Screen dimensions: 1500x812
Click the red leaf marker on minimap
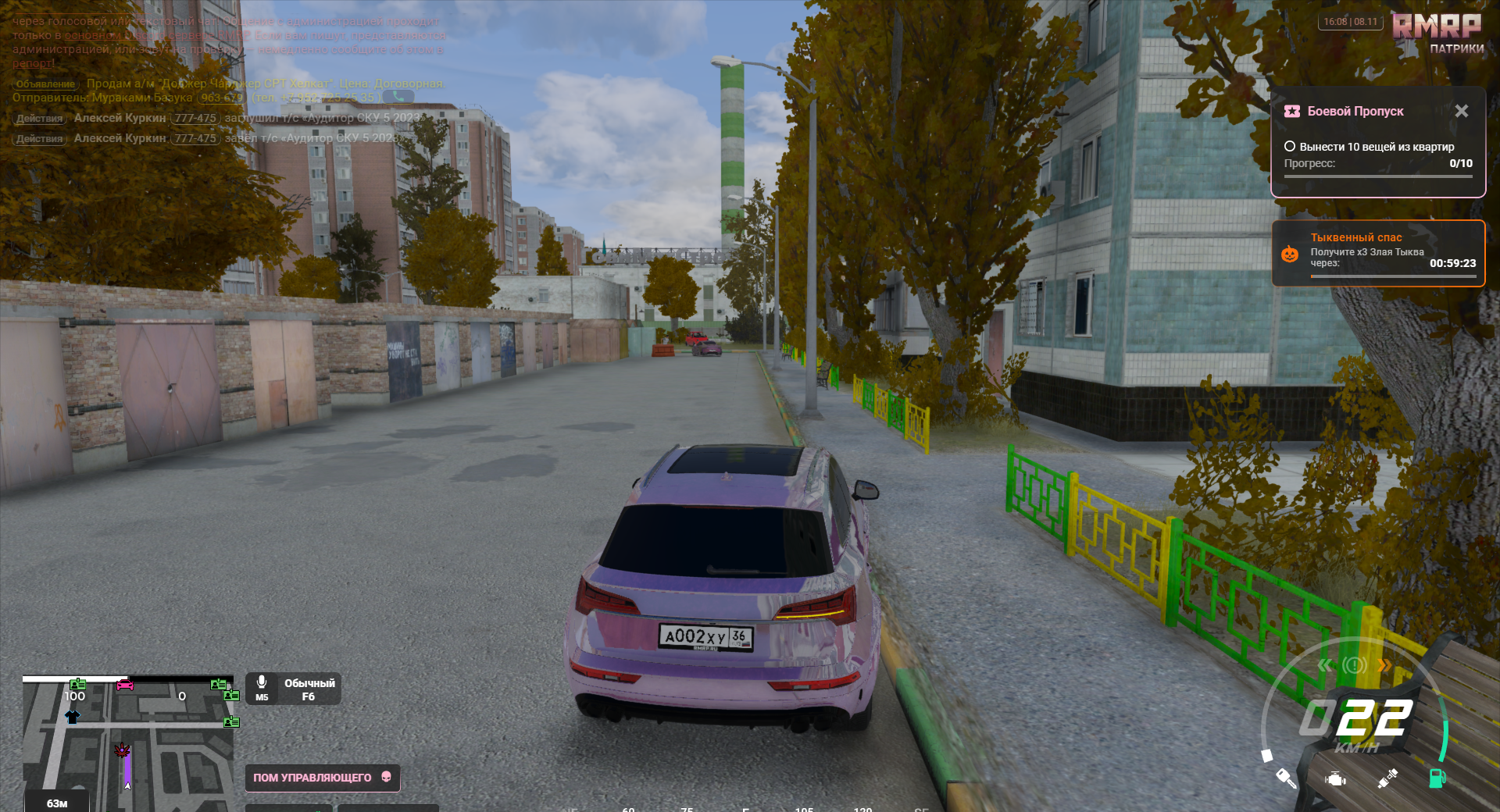[x=123, y=750]
